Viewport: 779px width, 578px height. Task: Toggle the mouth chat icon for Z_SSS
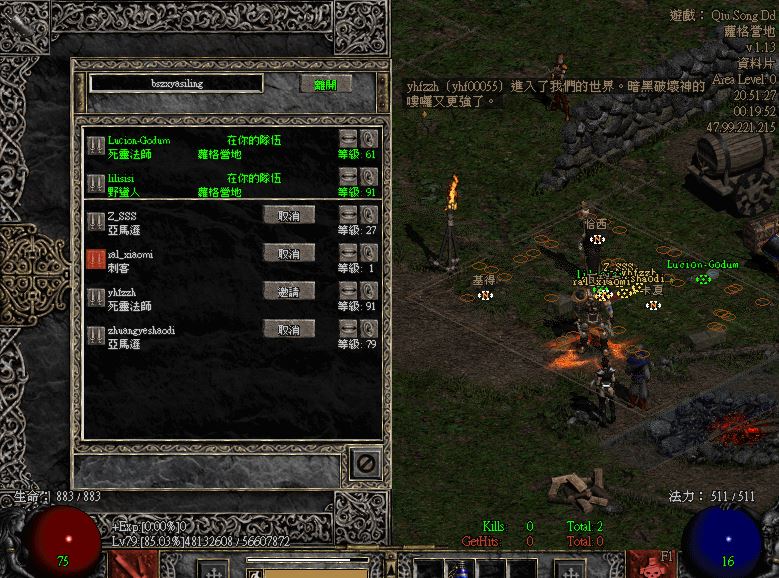pyautogui.click(x=348, y=215)
